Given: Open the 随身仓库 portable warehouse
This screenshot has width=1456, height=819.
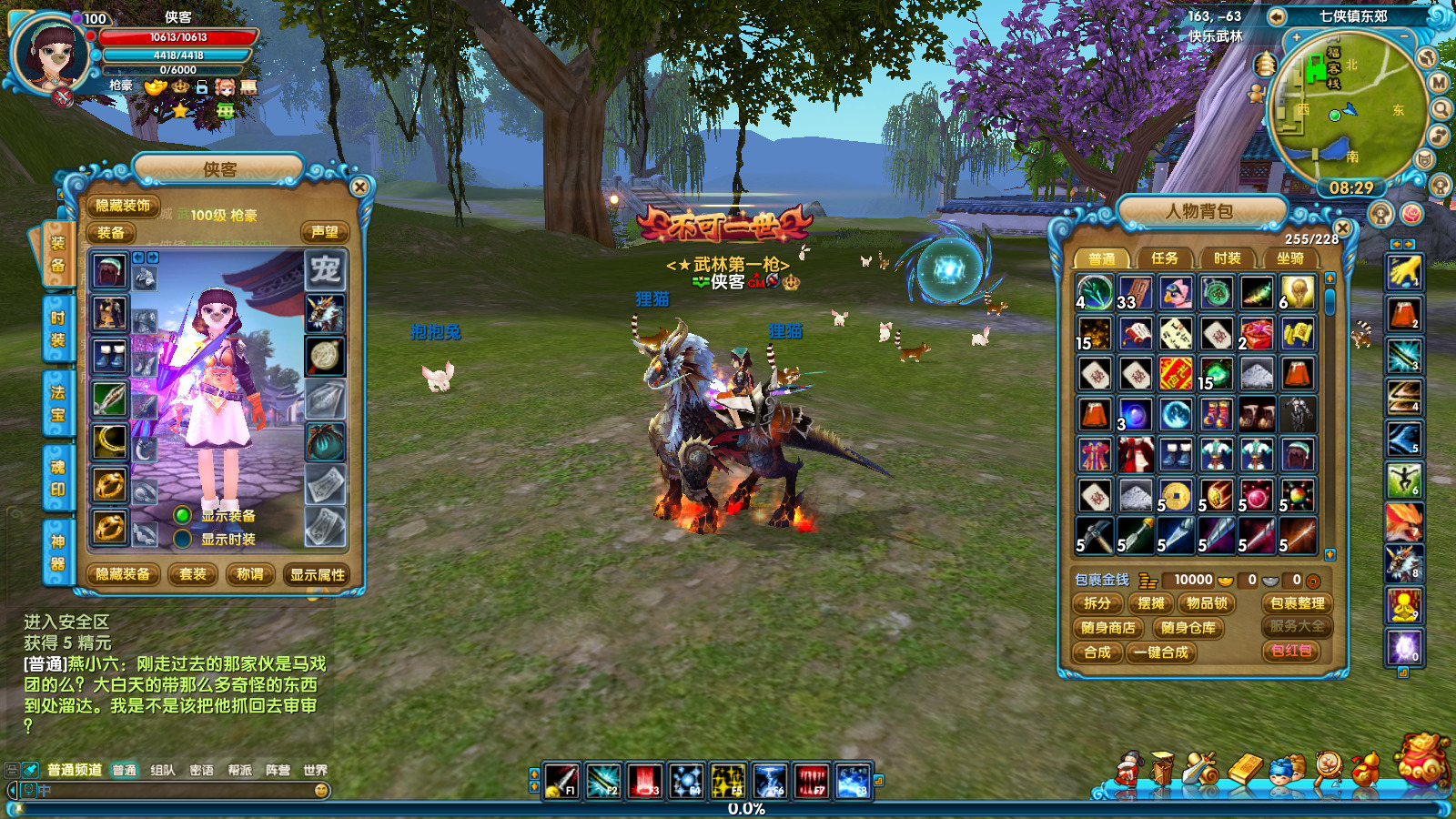Looking at the screenshot, I should tap(1188, 628).
